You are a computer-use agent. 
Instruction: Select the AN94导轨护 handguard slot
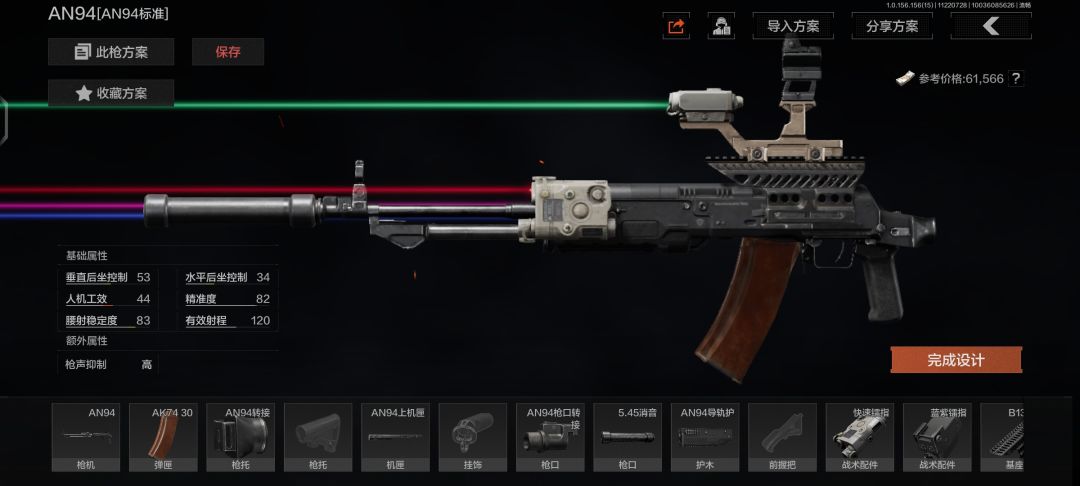(705, 437)
